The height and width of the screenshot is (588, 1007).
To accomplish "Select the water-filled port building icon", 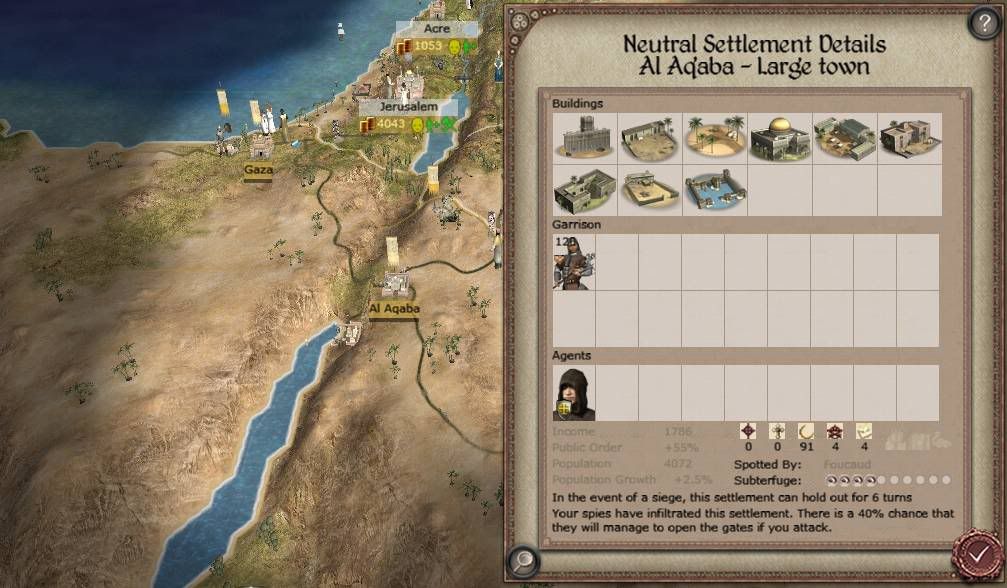I will click(x=714, y=190).
